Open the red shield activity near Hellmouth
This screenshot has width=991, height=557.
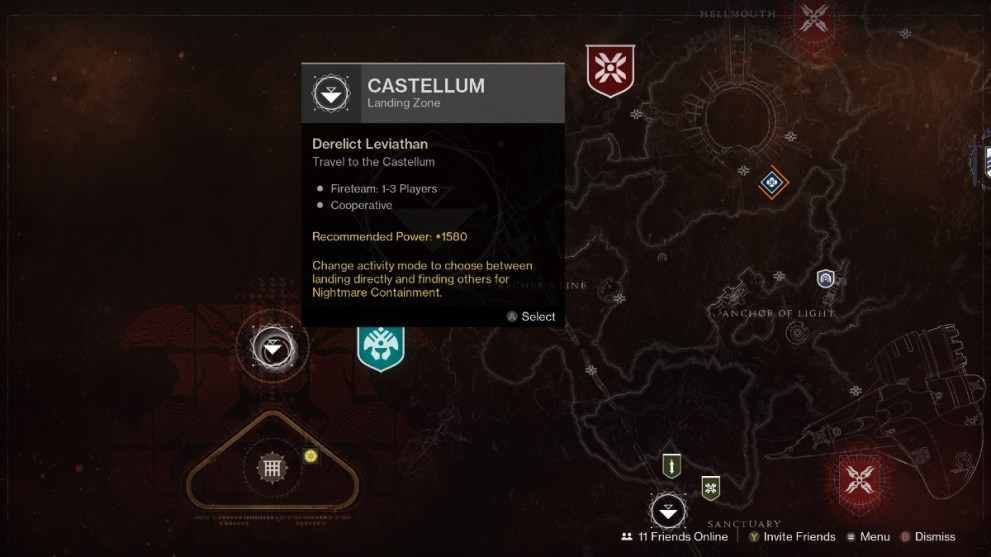point(610,70)
